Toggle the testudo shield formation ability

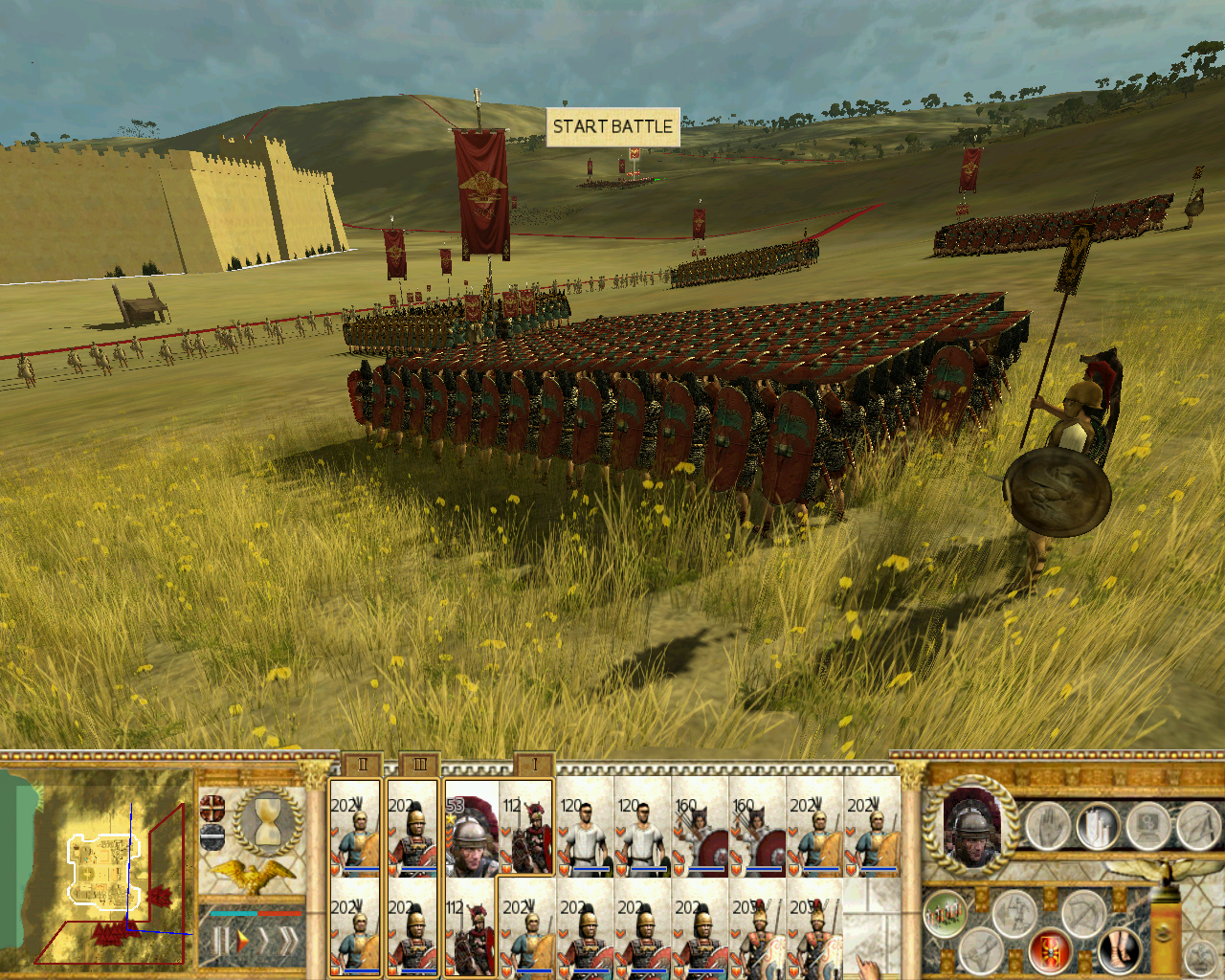click(x=1050, y=949)
